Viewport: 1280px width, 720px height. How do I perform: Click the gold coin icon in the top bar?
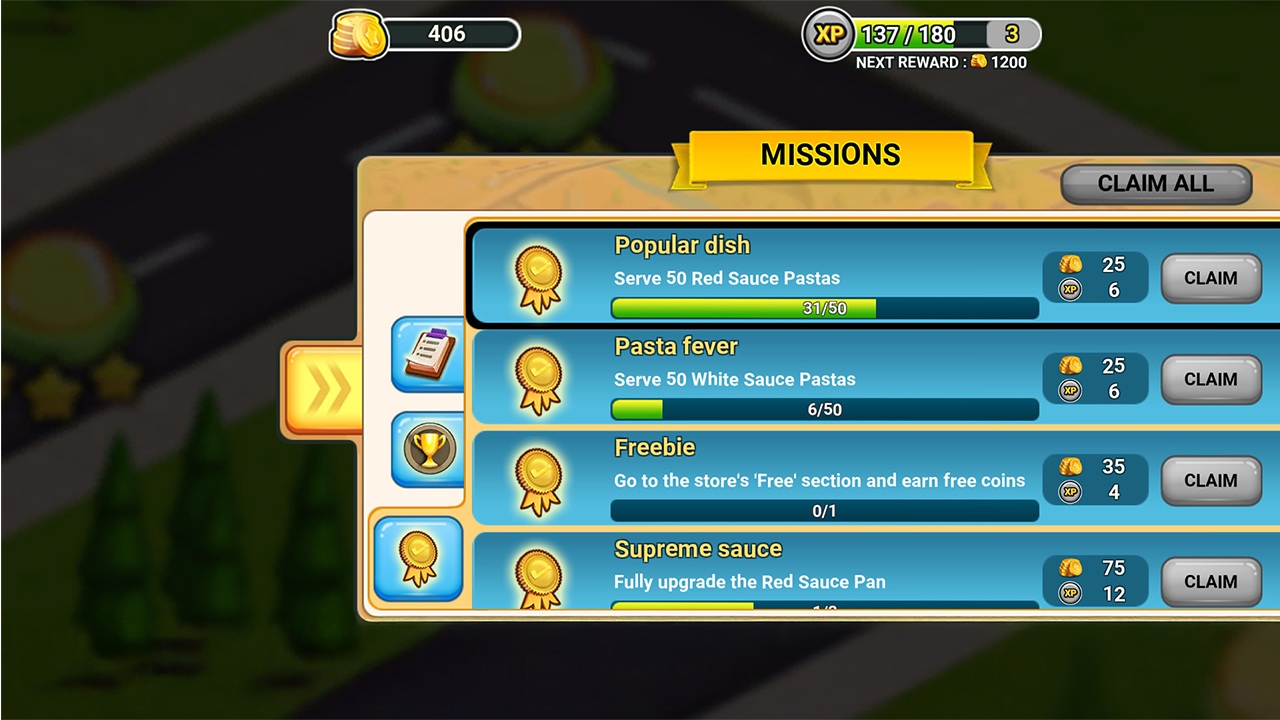(x=357, y=34)
